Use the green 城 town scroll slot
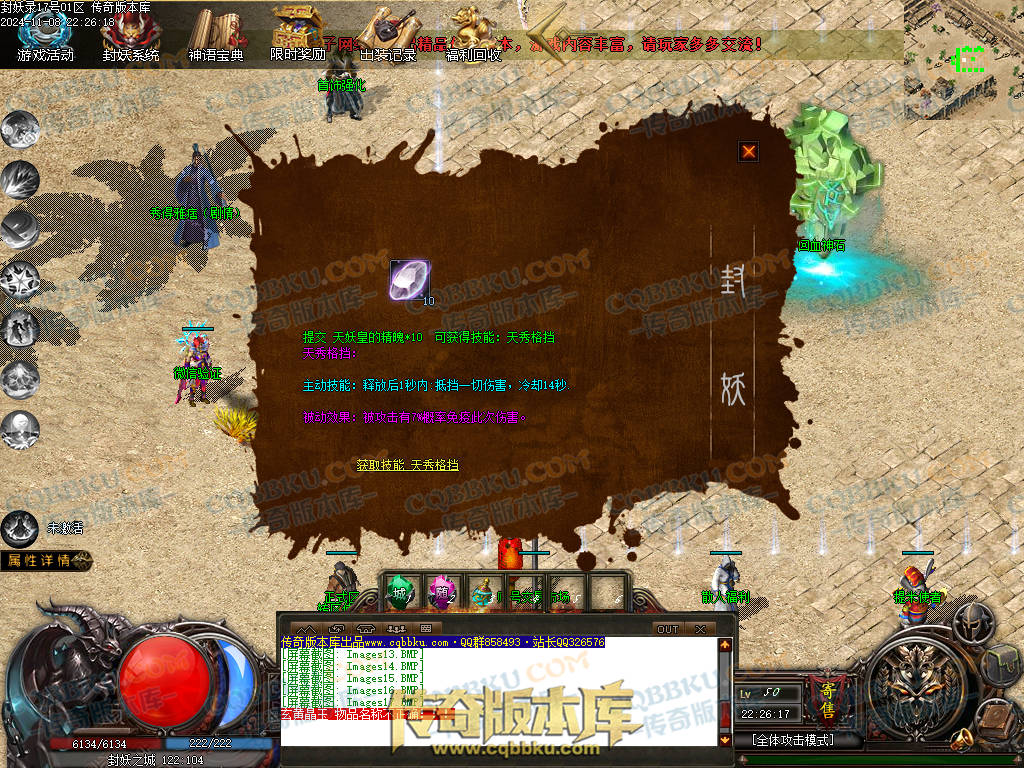Image resolution: width=1024 pixels, height=768 pixels. click(x=400, y=592)
